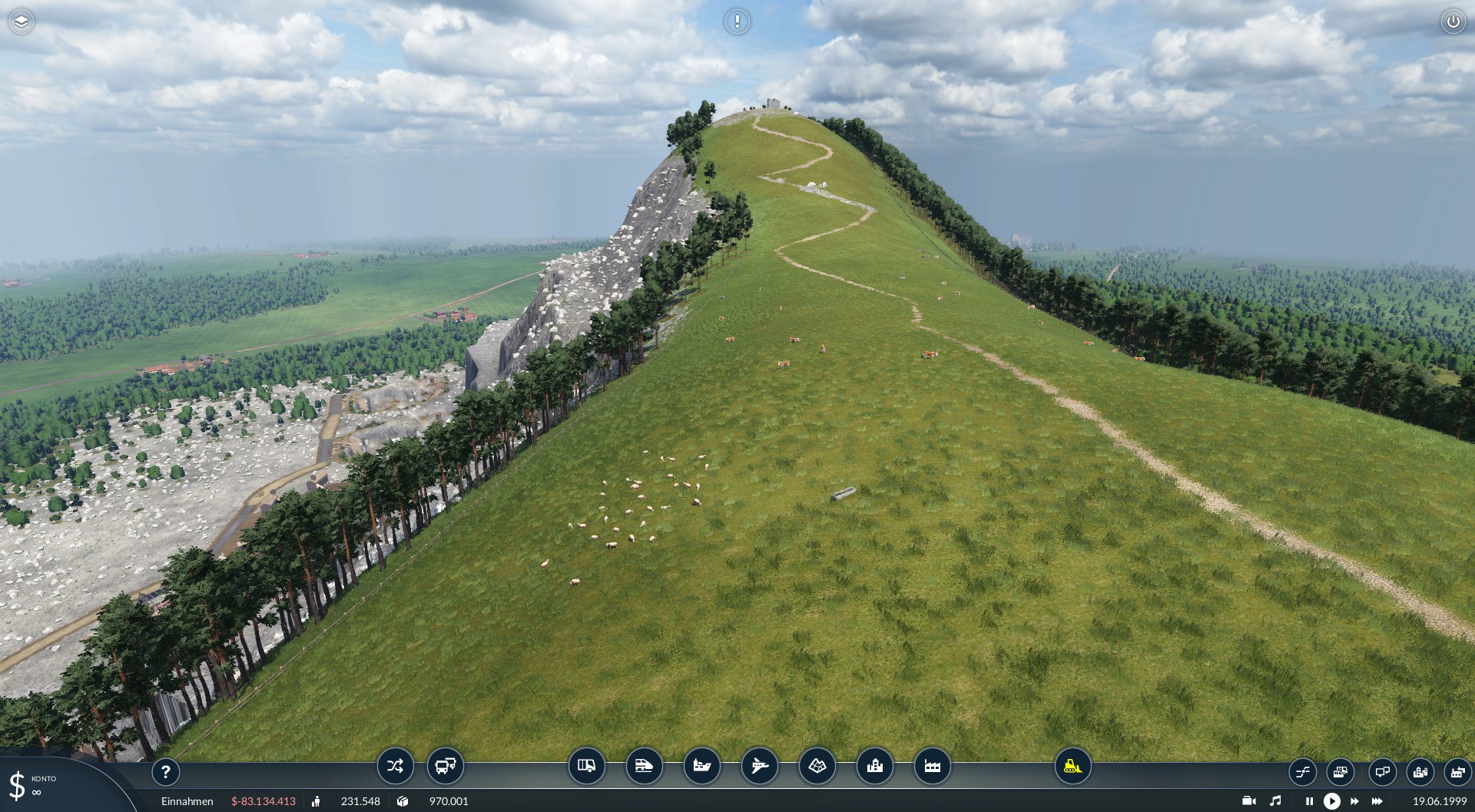Open the line manager shuffle-arrows icon
The height and width of the screenshot is (812, 1475).
click(x=395, y=766)
